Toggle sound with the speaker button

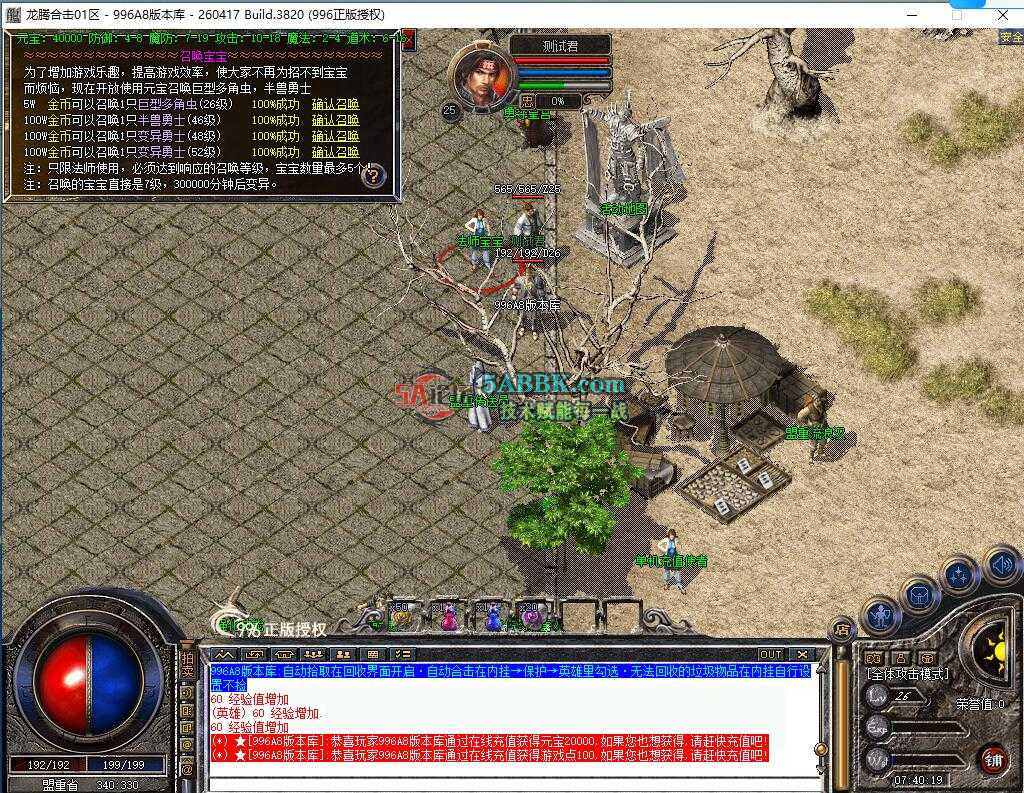tap(1000, 565)
